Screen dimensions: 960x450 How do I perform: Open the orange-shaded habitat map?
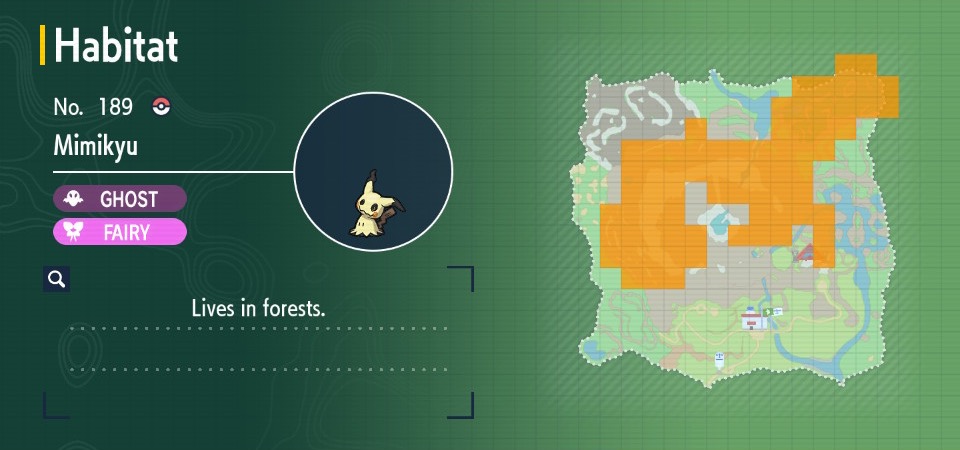tap(737, 218)
